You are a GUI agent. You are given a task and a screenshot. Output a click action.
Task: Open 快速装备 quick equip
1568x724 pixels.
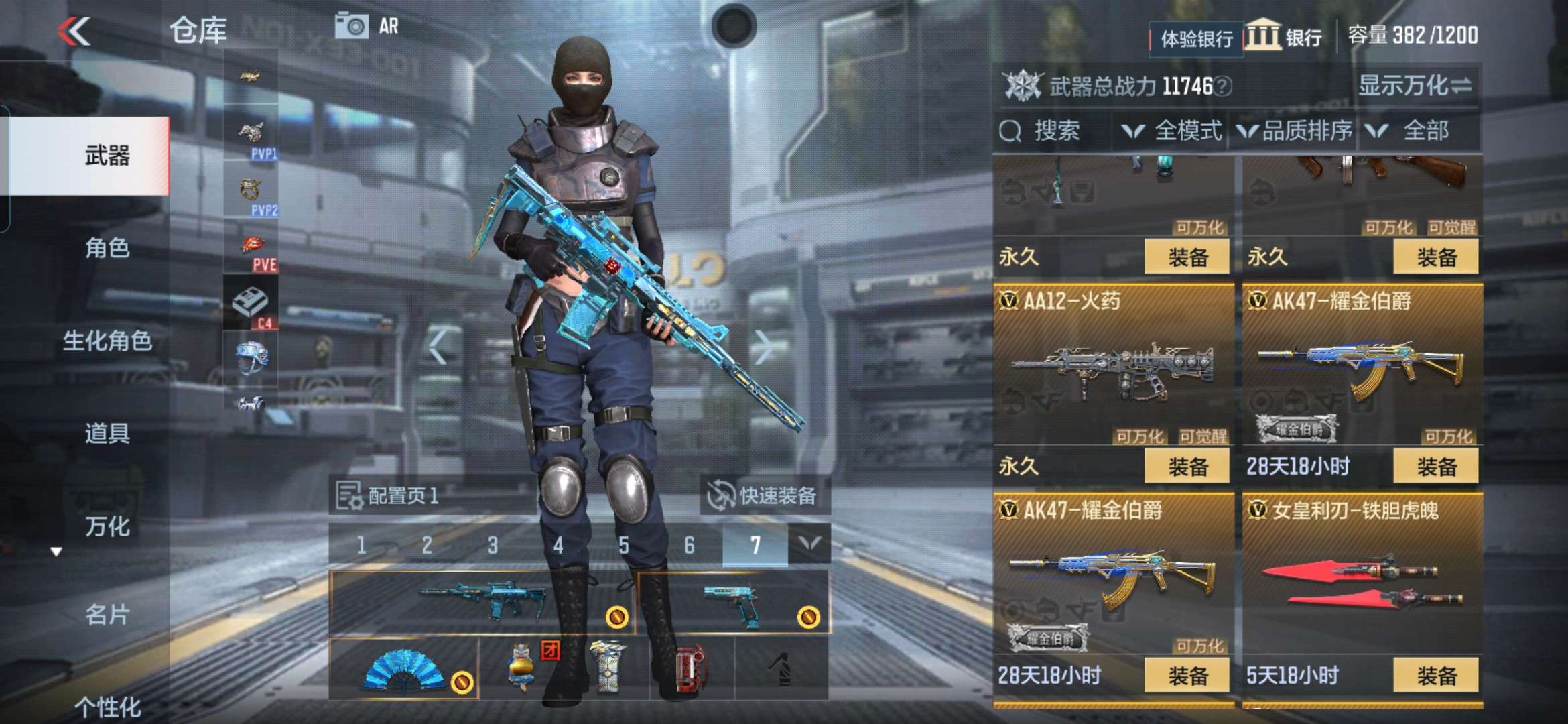point(763,496)
